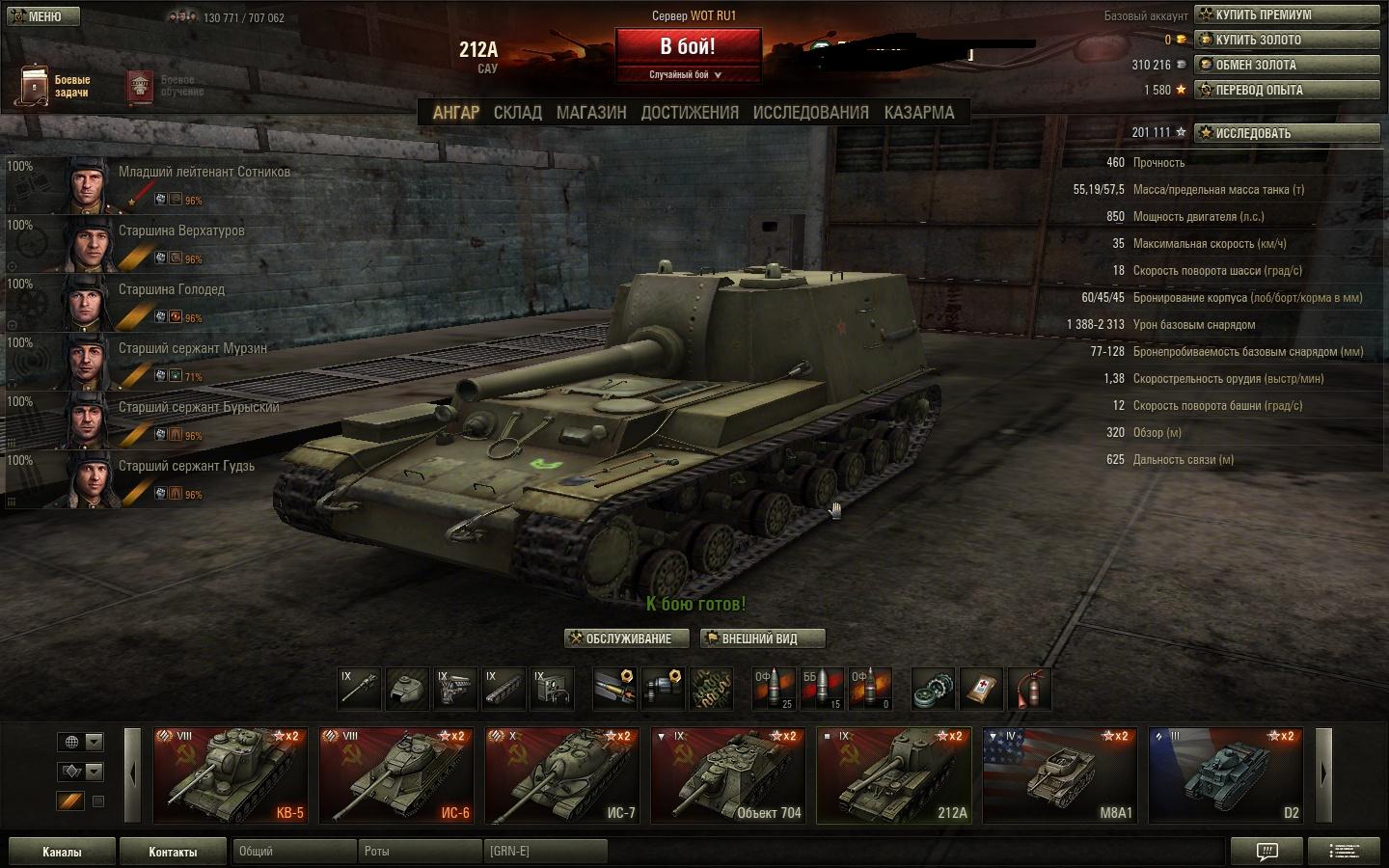Switch to the СКЛАД tab
The width and height of the screenshot is (1389, 868).
click(518, 113)
